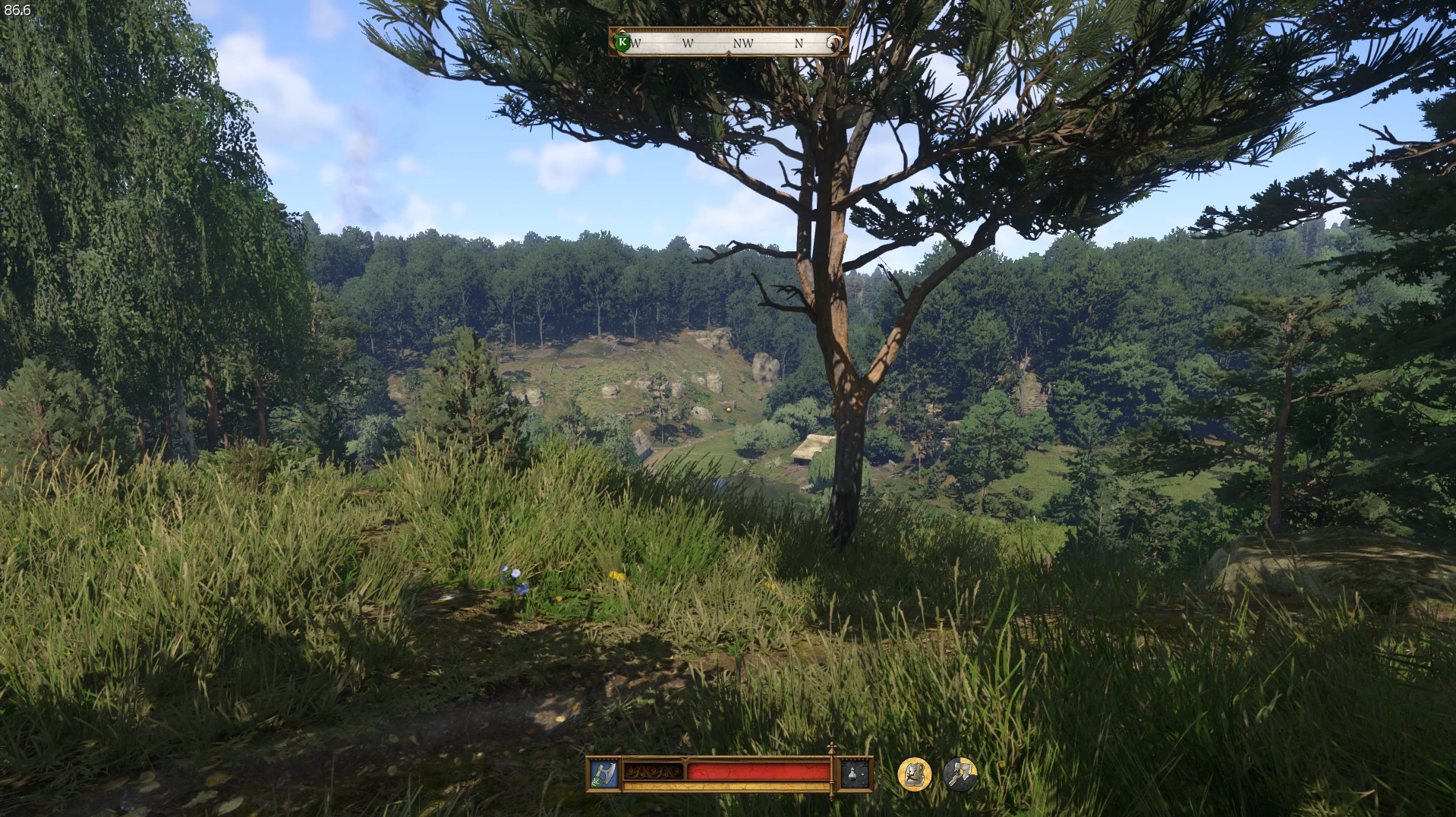
Task: Click the equipped axe weapon icon
Action: coord(604,774)
